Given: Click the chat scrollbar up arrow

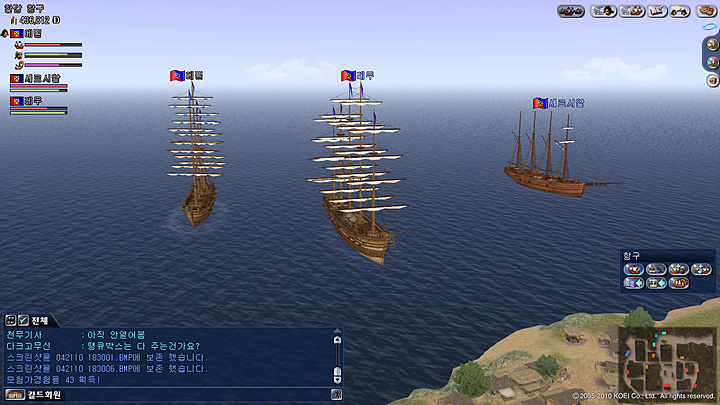Looking at the screenshot, I should (337, 340).
